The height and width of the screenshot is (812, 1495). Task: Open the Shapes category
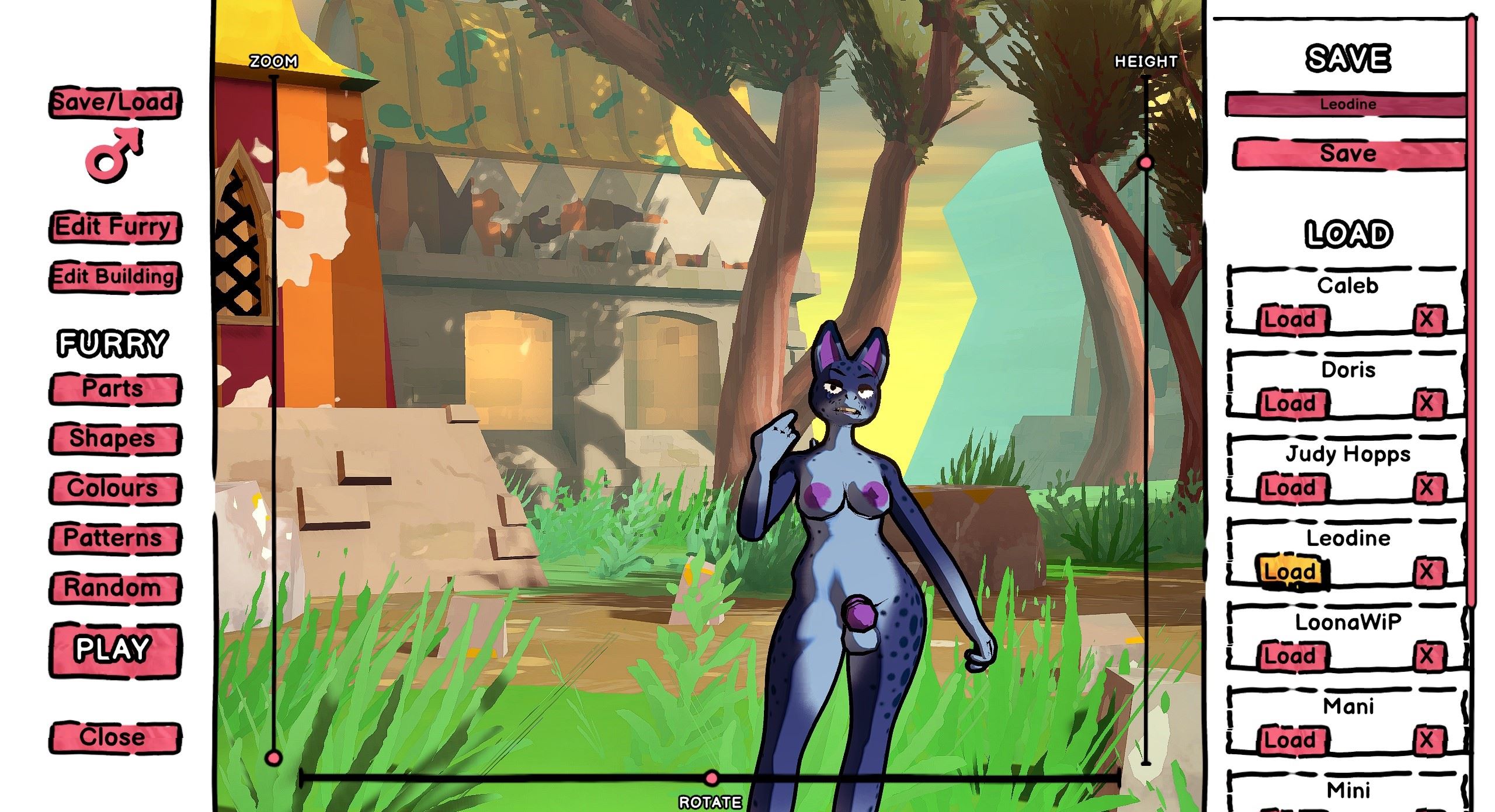pos(114,439)
